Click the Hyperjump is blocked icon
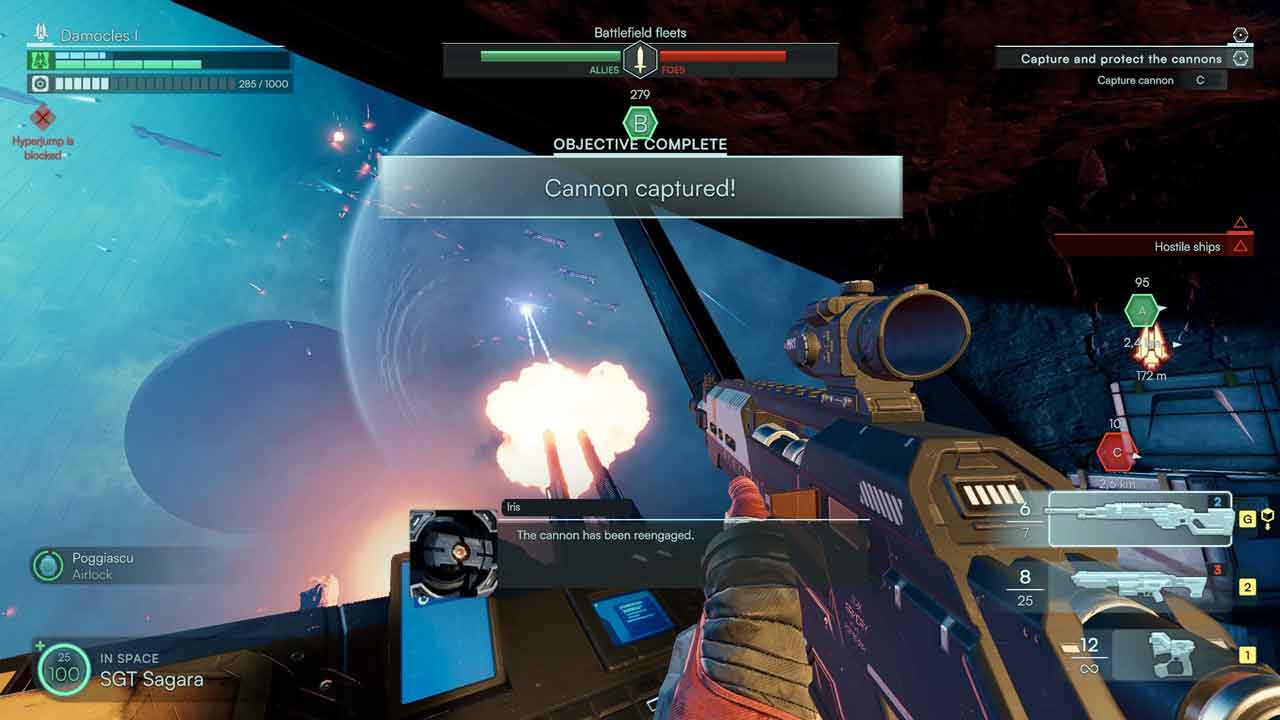The width and height of the screenshot is (1280, 720). pyautogui.click(x=42, y=119)
